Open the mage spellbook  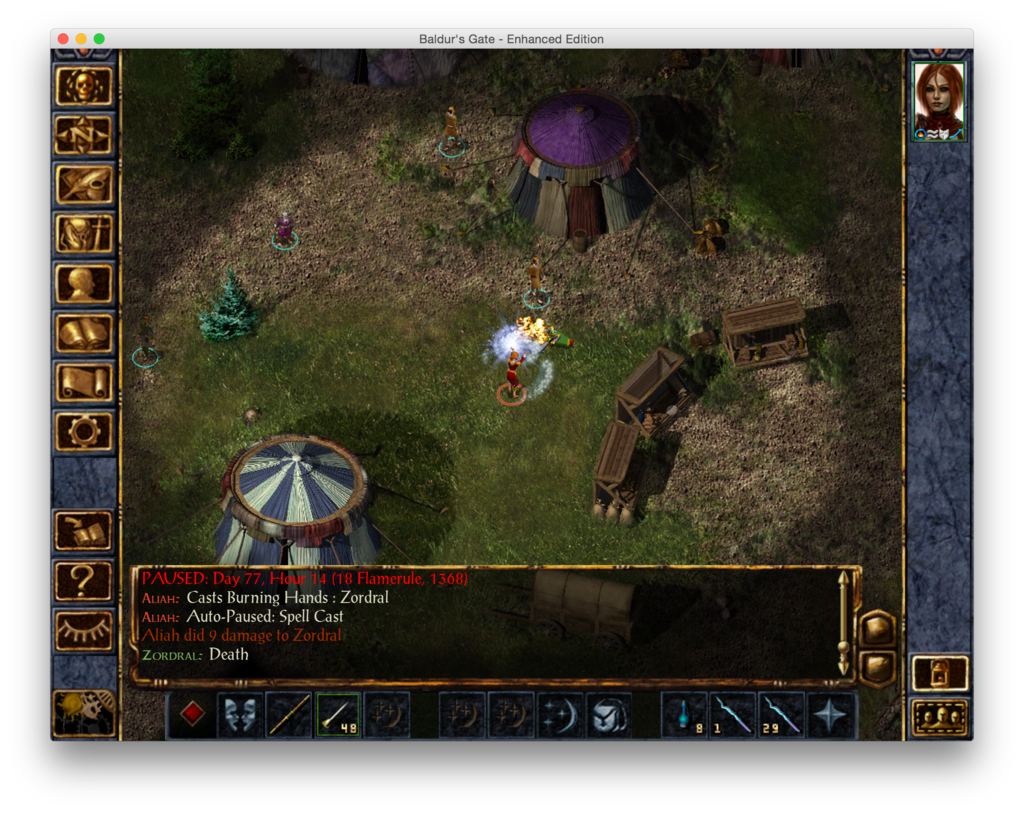[x=84, y=332]
